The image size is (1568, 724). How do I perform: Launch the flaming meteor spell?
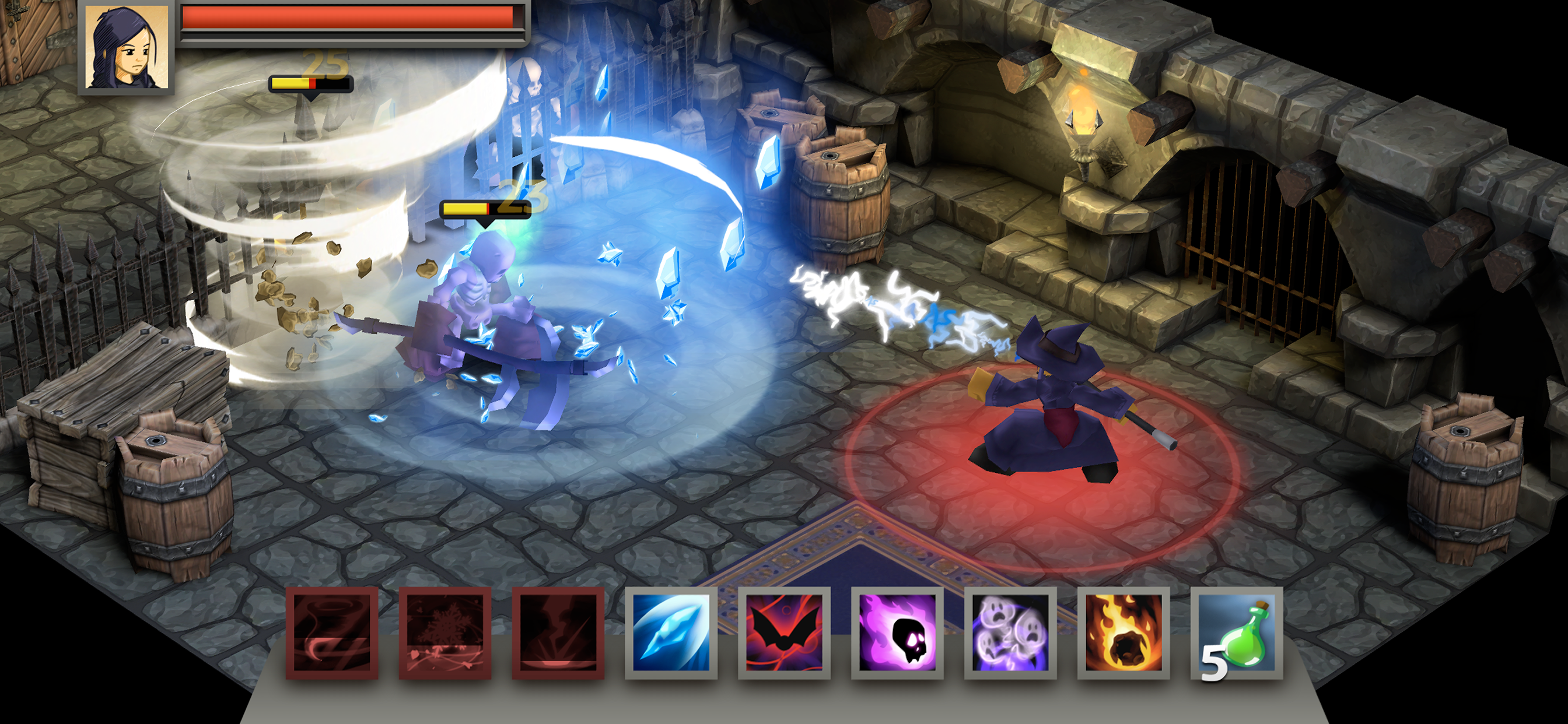click(1123, 632)
